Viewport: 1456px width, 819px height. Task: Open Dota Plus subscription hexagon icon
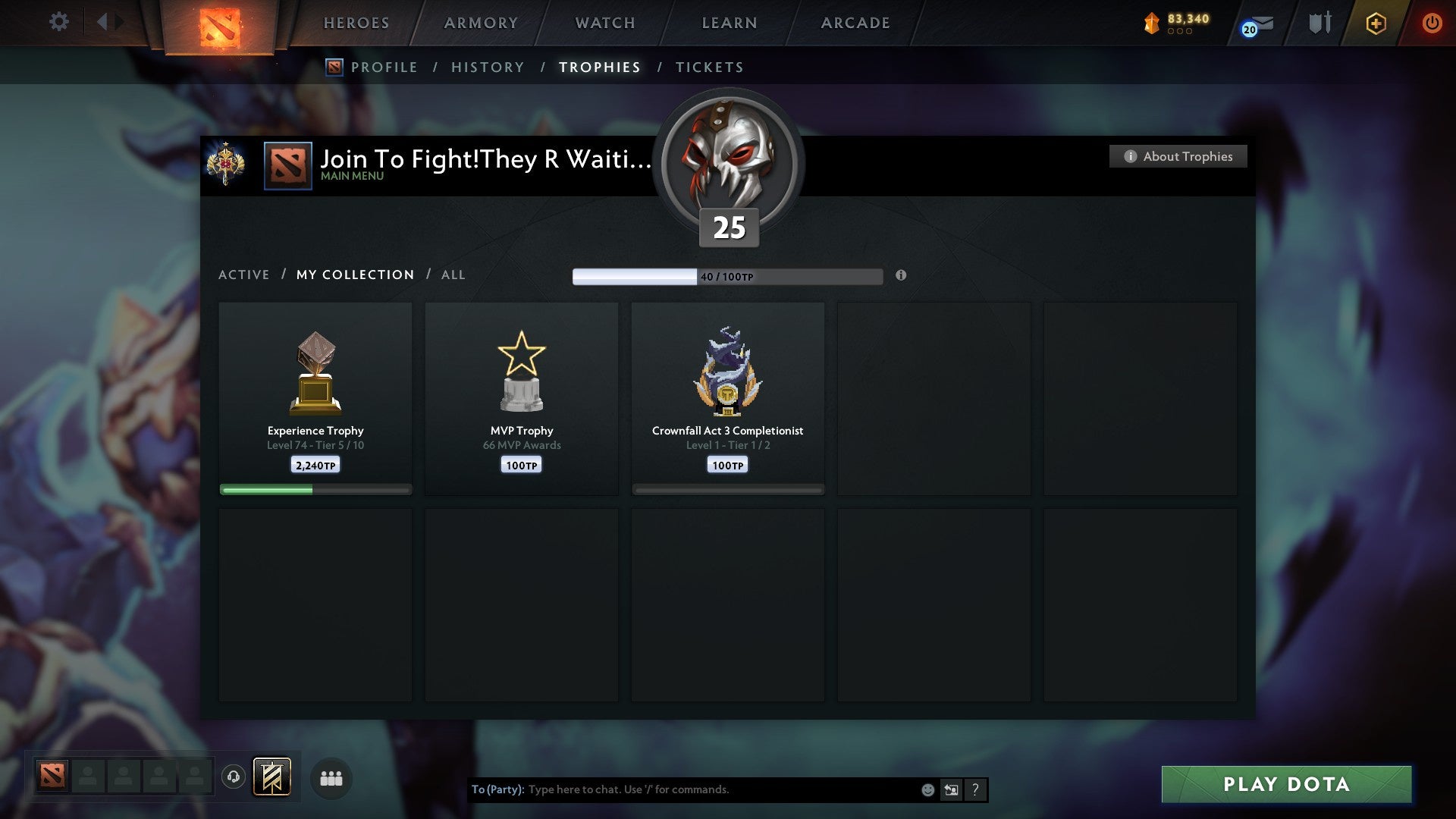[x=1375, y=23]
